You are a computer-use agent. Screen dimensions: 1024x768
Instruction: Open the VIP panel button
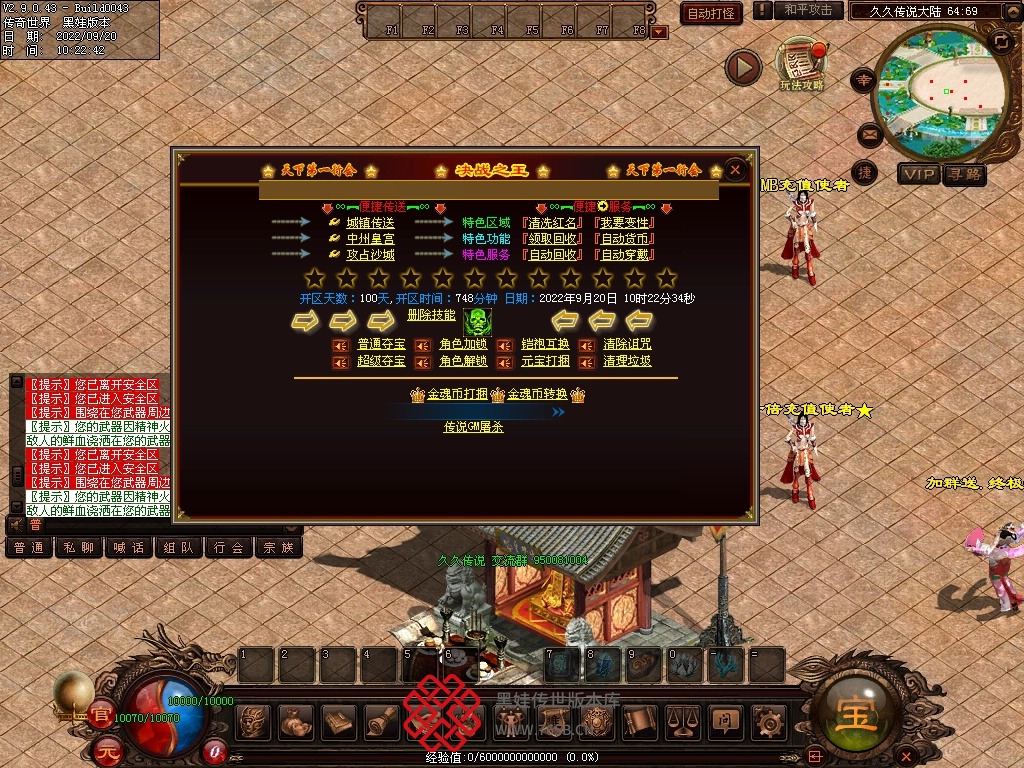click(918, 174)
